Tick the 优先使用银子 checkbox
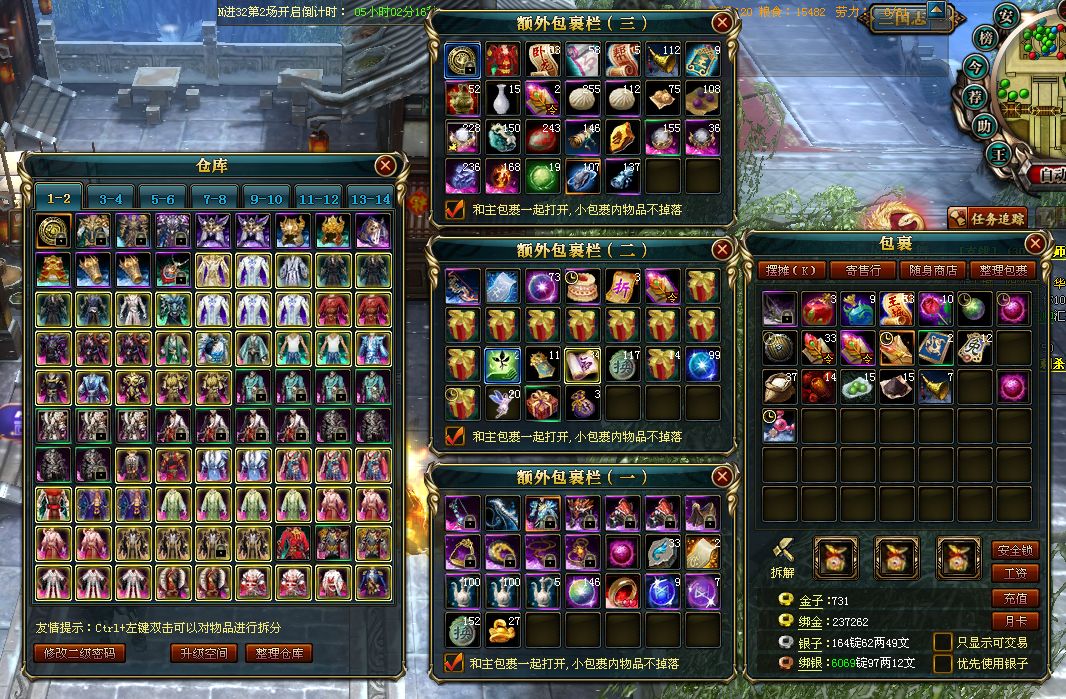The width and height of the screenshot is (1066, 699). point(942,663)
